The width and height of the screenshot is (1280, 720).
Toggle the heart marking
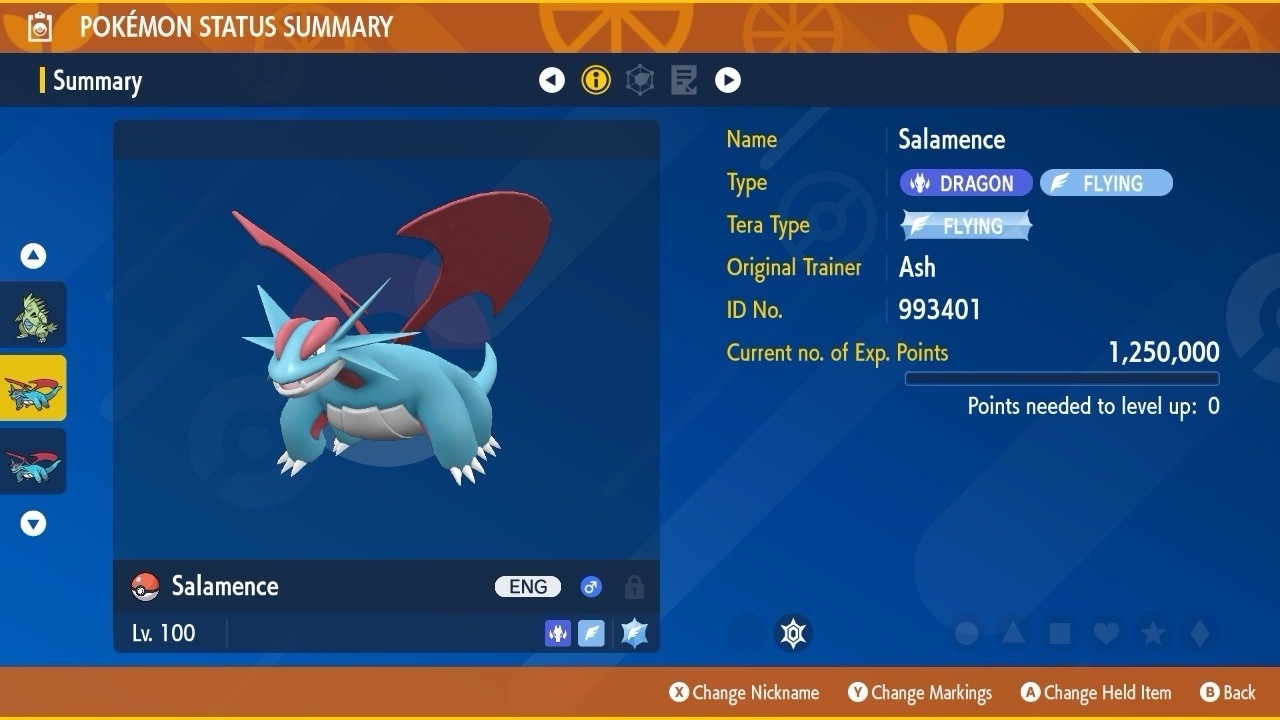click(x=1106, y=633)
